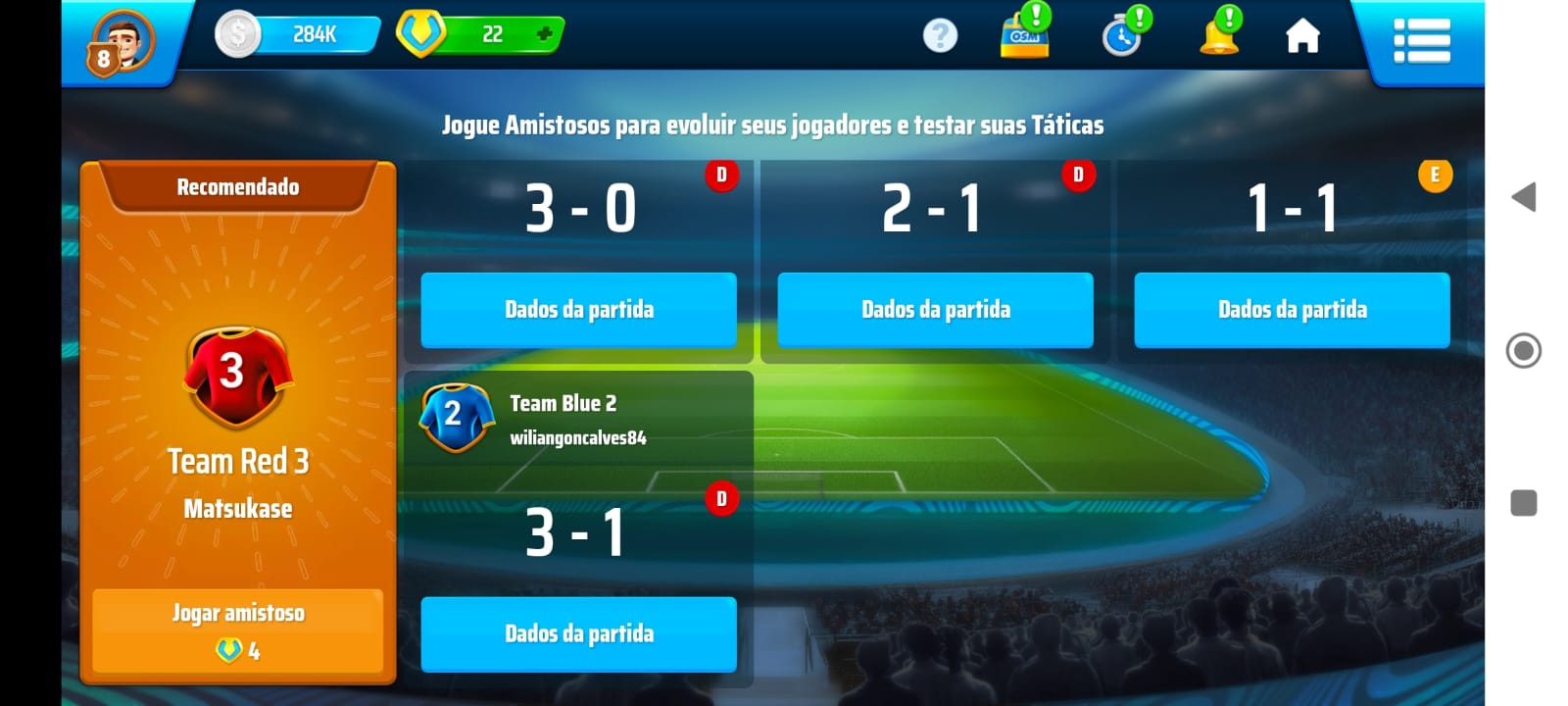The image size is (1568, 706).
Task: View match data for the 2-1 result
Action: 935,310
